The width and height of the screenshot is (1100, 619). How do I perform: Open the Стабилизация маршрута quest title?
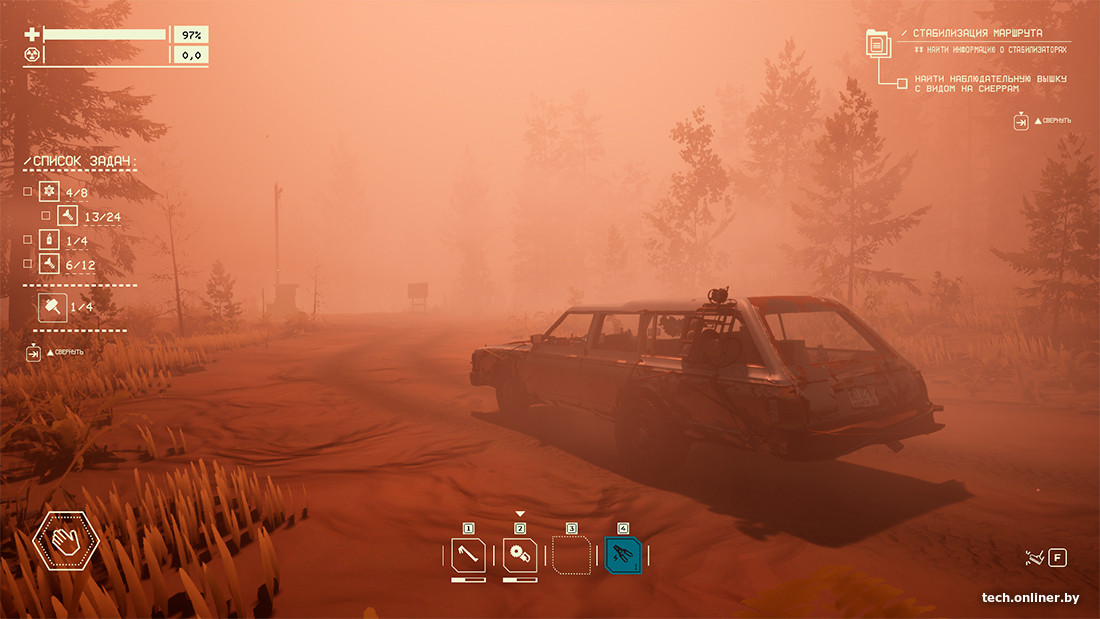pos(977,33)
